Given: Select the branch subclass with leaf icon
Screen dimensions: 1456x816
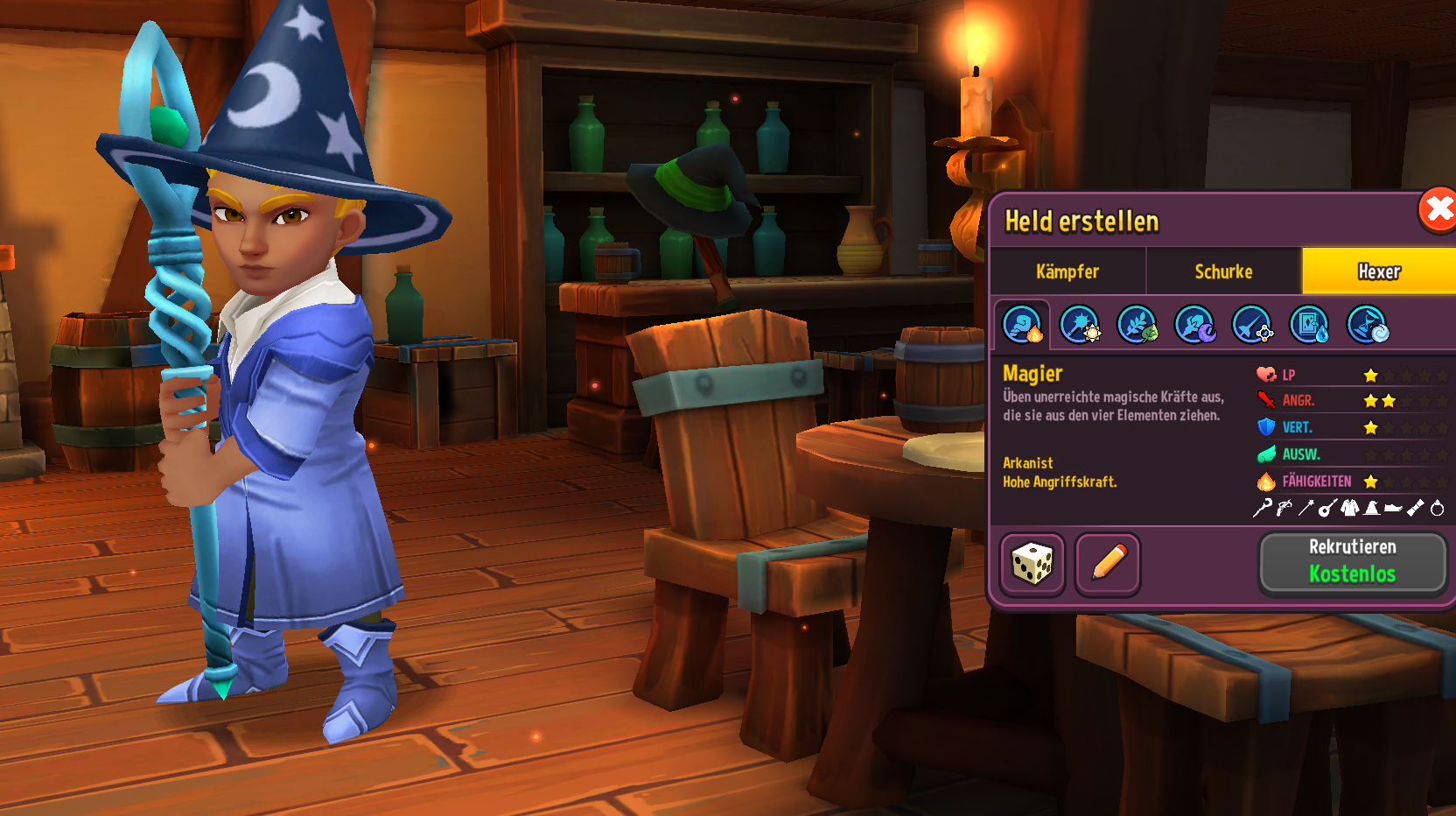Looking at the screenshot, I should pos(1137,325).
